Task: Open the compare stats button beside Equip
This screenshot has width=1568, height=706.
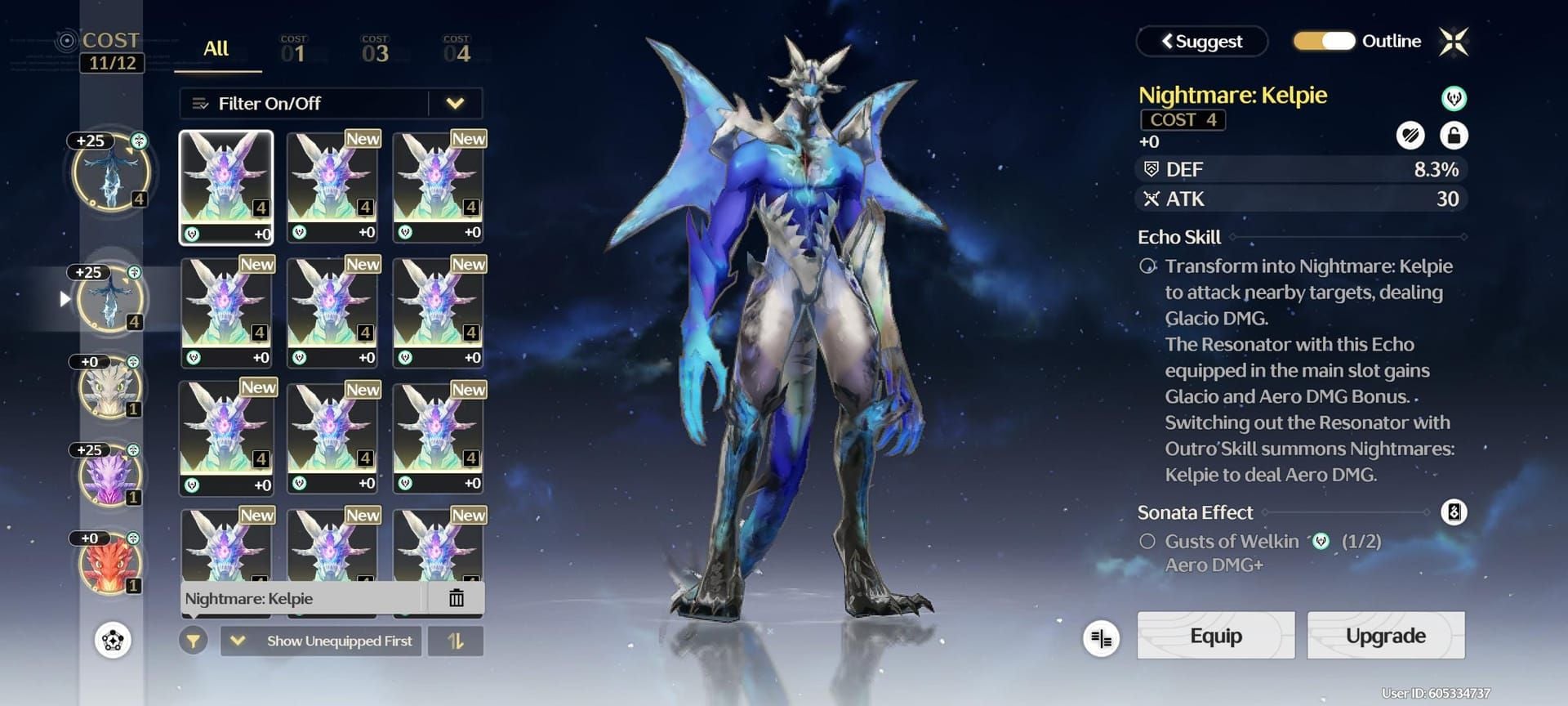Action: click(x=1101, y=638)
